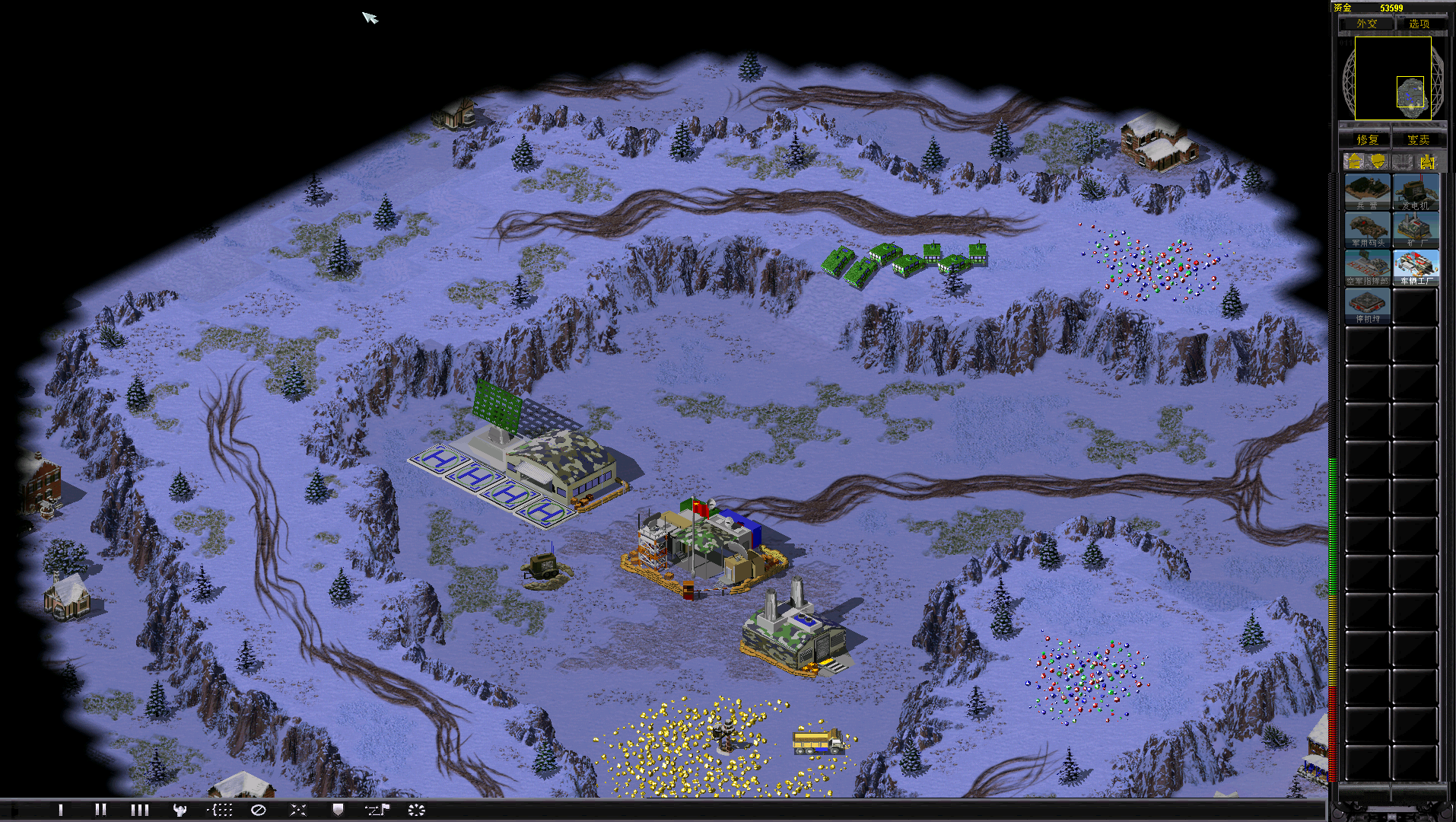Build the 矿厂 ore refinery
The height and width of the screenshot is (822, 1456).
1416,230
